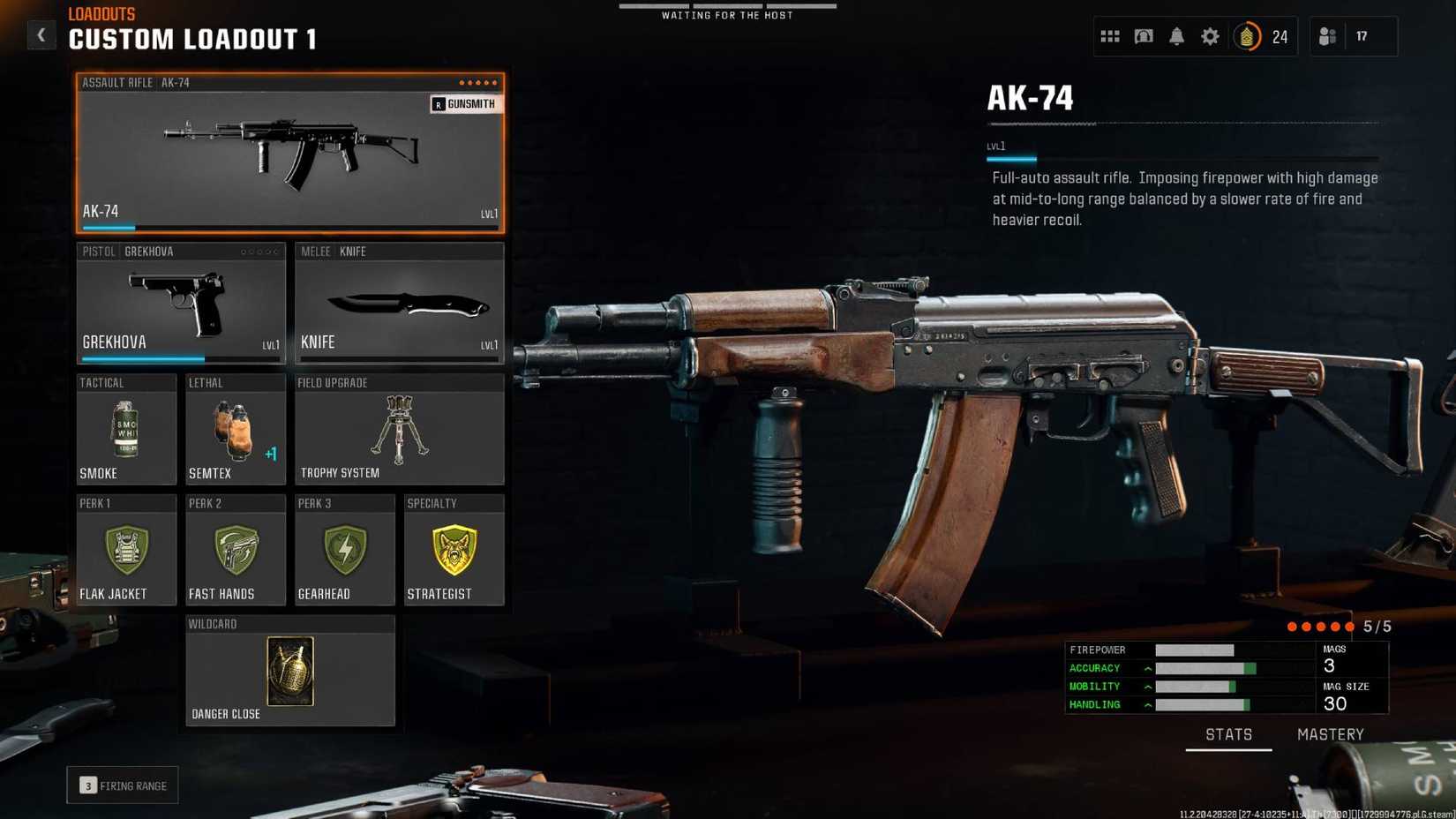
Task: Show the Stats tab
Action: [1228, 734]
